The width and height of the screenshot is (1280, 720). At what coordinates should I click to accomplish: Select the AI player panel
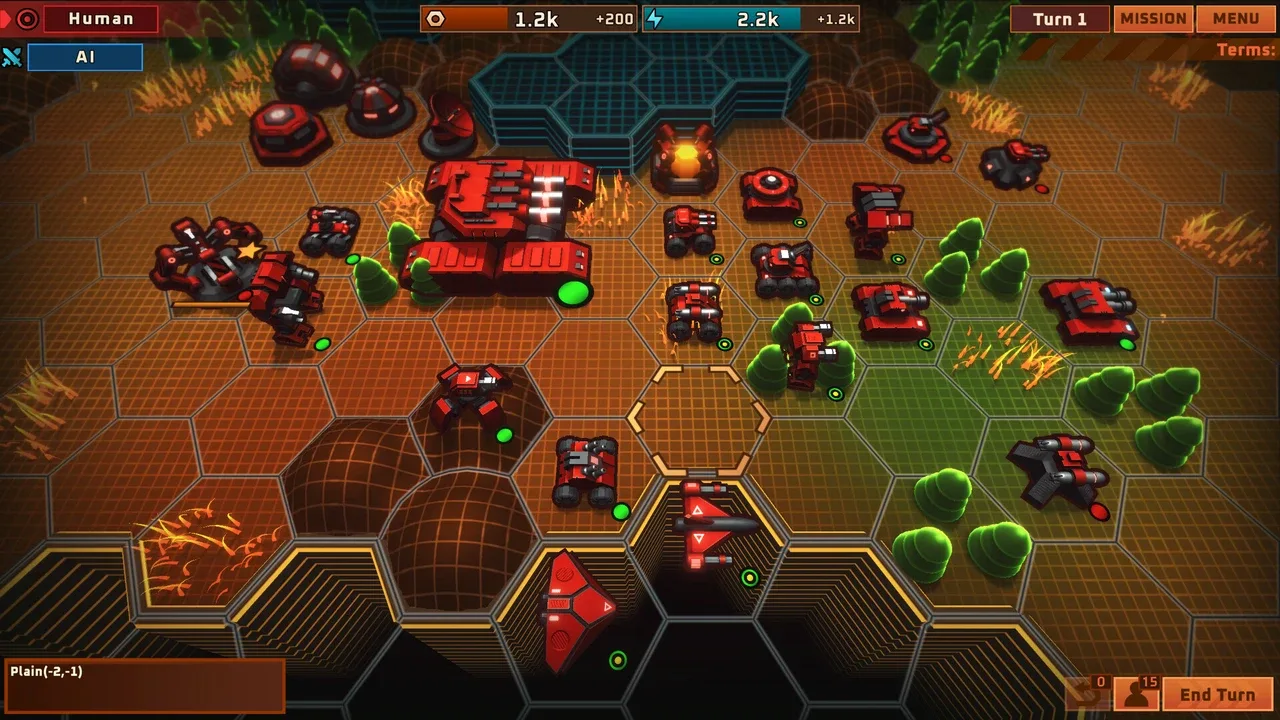[x=85, y=57]
